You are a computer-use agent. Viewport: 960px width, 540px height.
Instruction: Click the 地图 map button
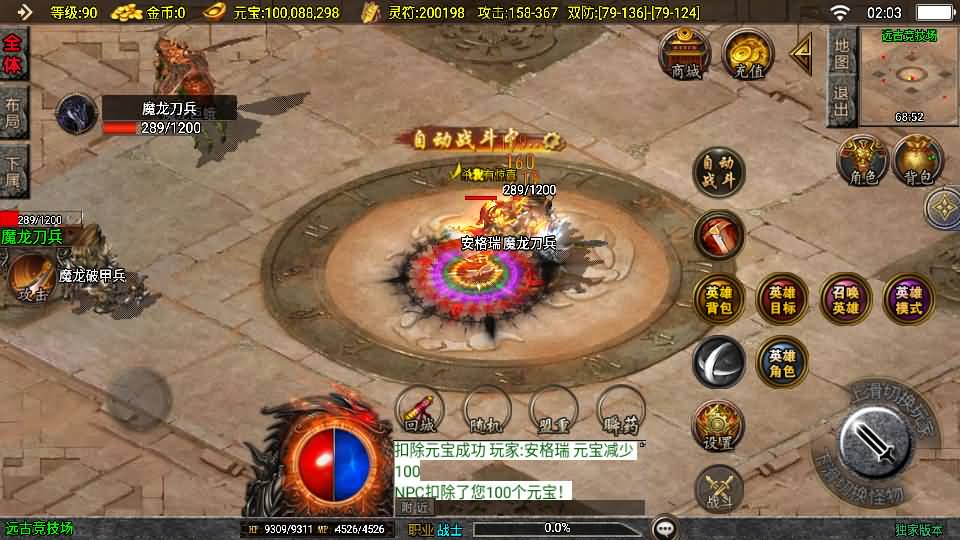(842, 54)
